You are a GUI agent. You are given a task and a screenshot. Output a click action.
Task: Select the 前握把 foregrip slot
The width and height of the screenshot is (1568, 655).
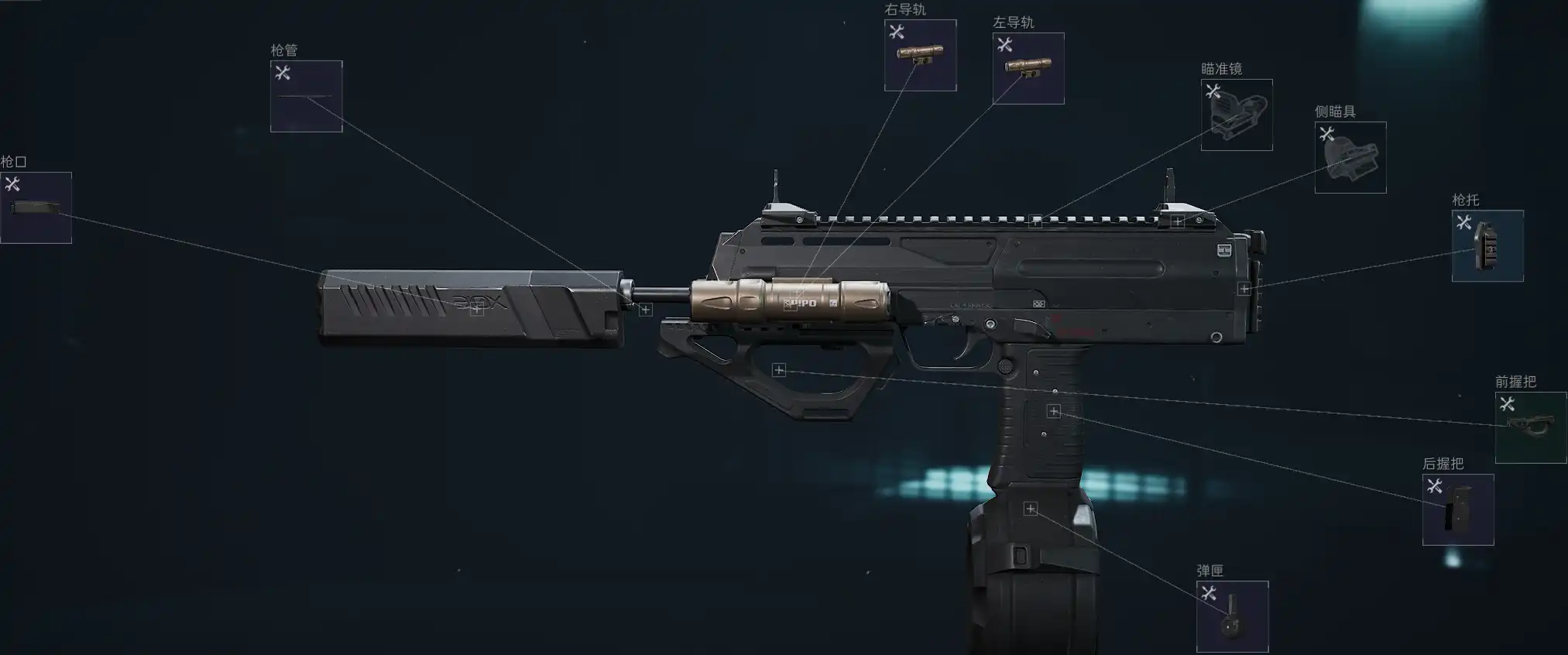(x=1531, y=427)
